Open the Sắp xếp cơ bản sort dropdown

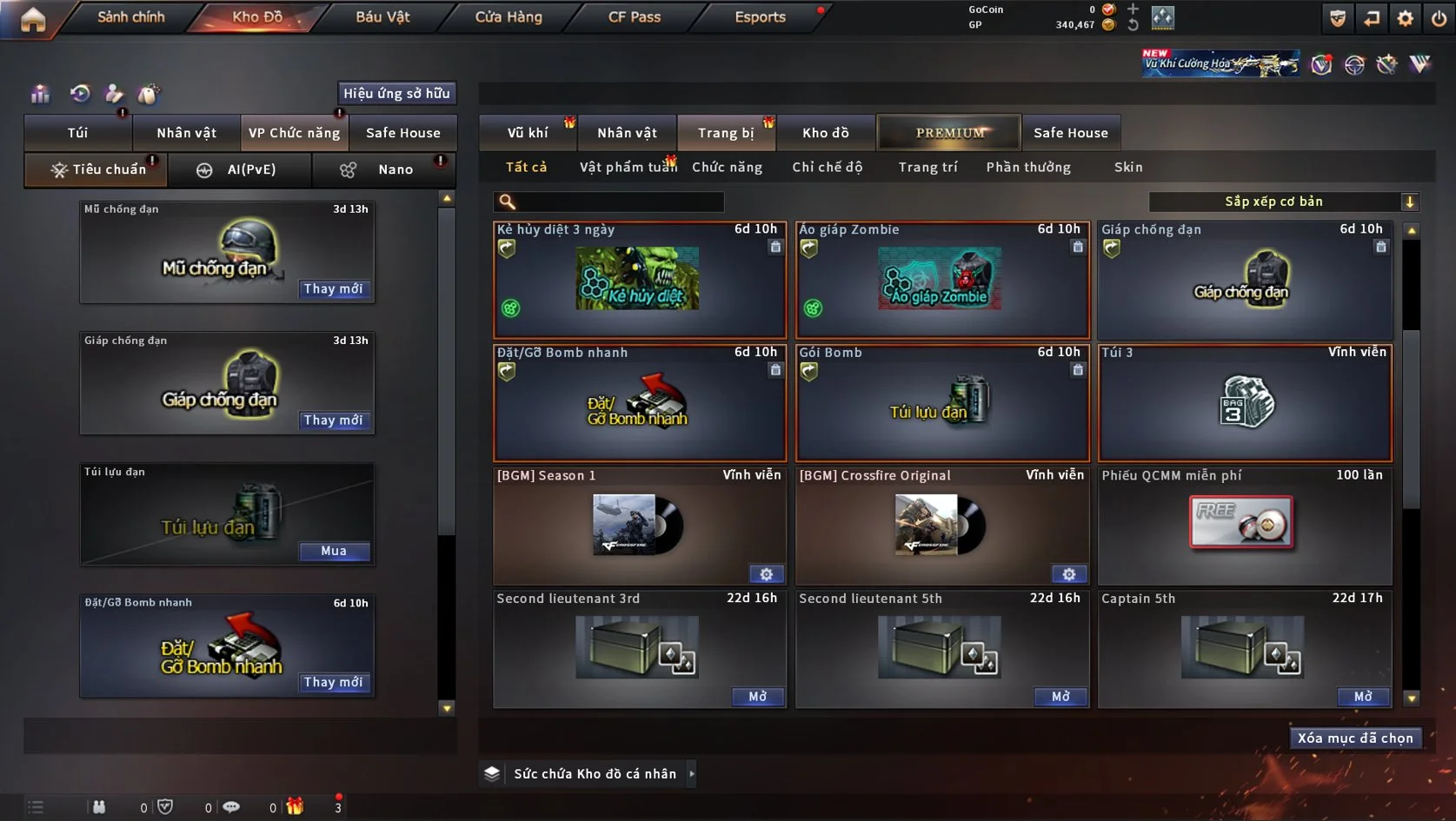pyautogui.click(x=1283, y=202)
